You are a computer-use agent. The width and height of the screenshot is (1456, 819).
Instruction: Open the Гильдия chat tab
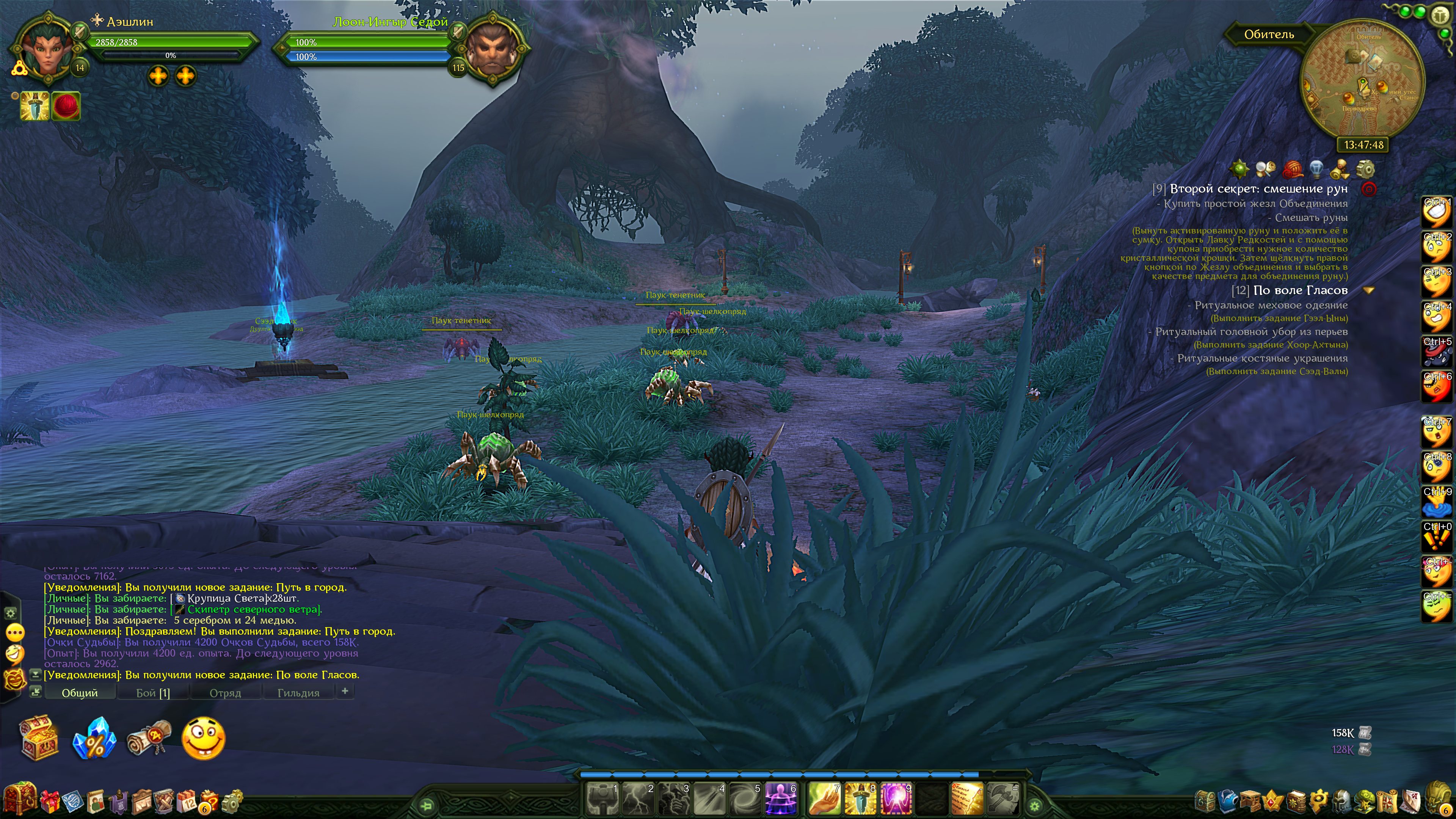pyautogui.click(x=298, y=692)
